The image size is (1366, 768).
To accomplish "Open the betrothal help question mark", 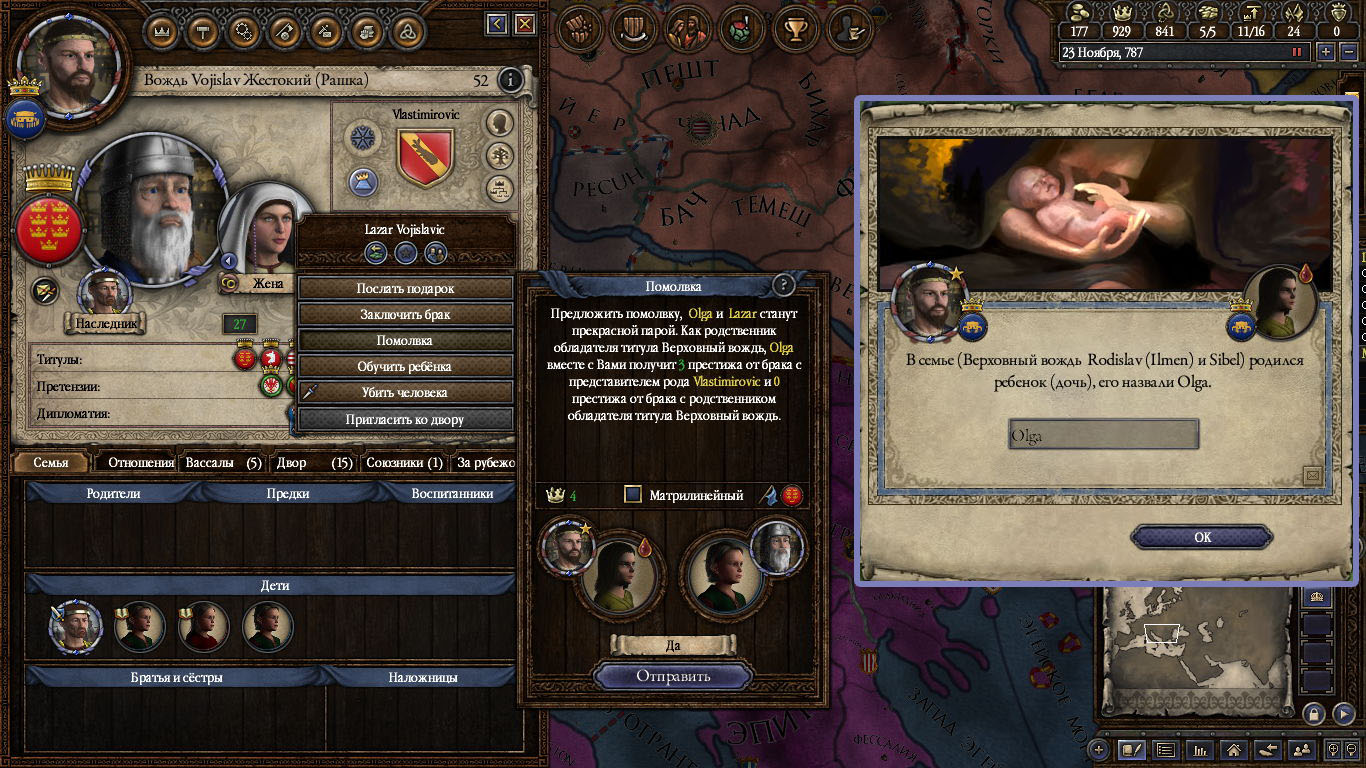I will (x=784, y=285).
